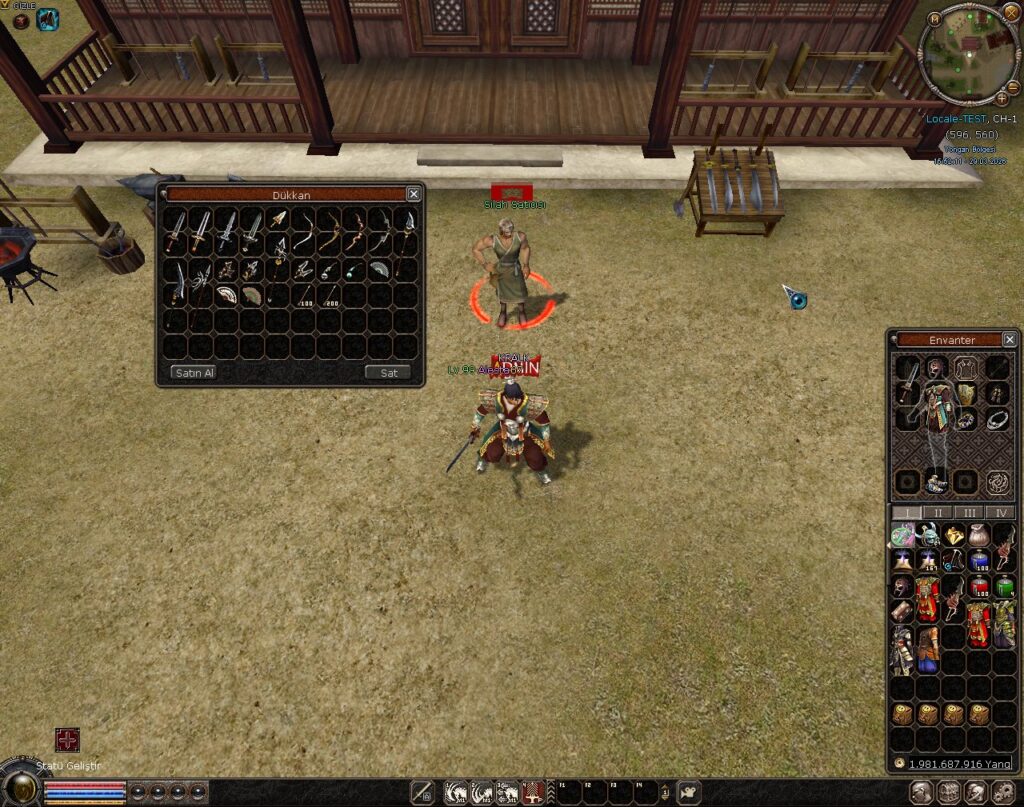Switch to inventory page IV
Image resolution: width=1024 pixels, height=807 pixels.
pos(1000,512)
